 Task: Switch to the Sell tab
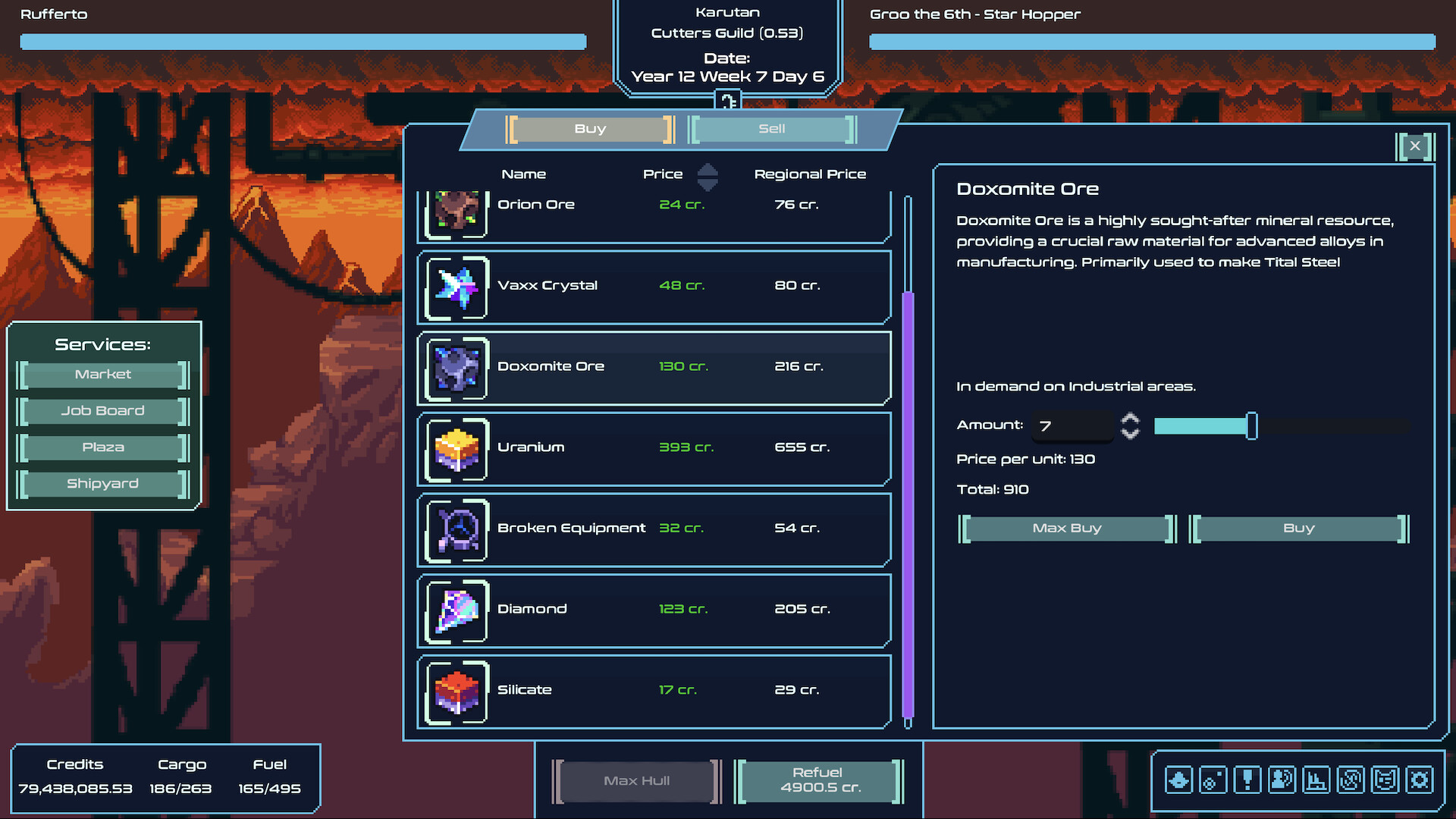(x=771, y=129)
